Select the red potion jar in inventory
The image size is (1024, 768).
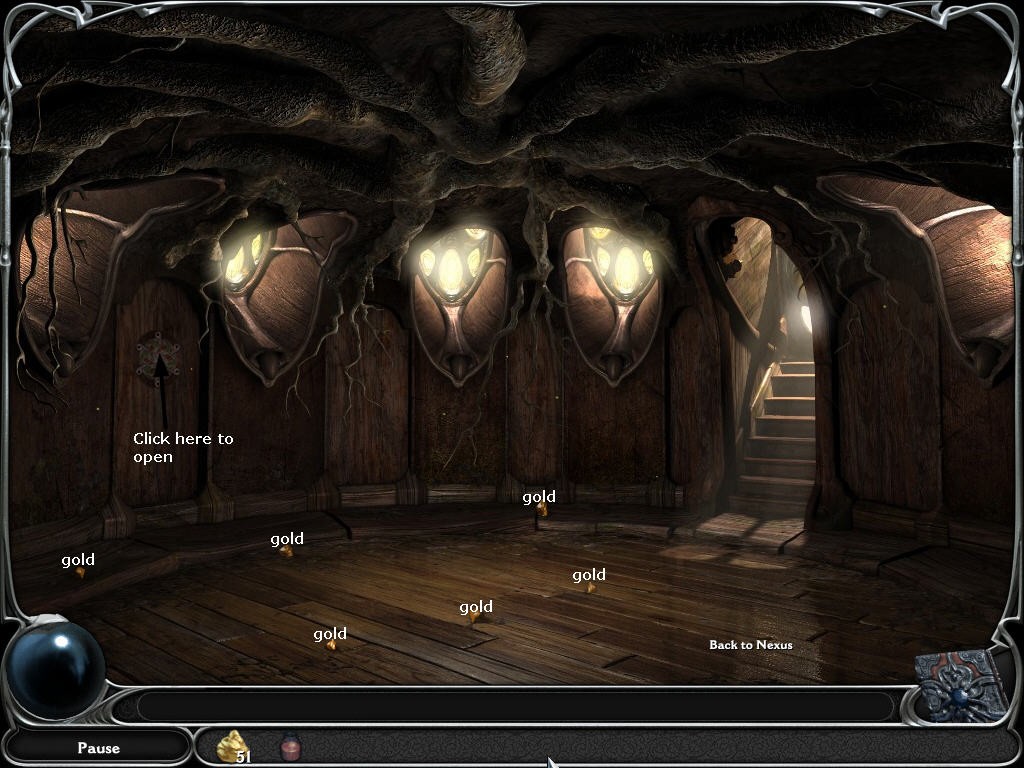tap(290, 747)
